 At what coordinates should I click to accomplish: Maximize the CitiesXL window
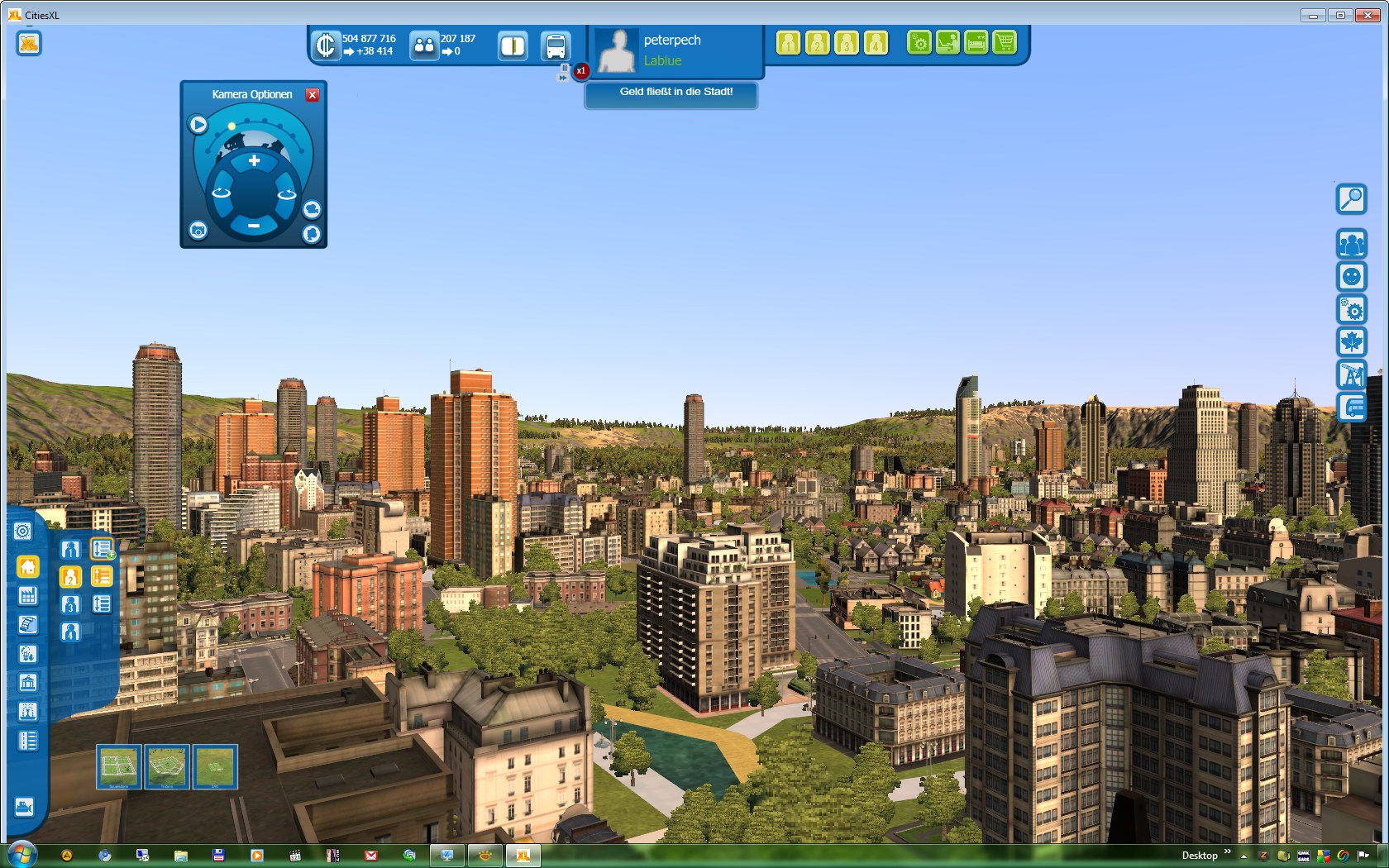(x=1340, y=15)
